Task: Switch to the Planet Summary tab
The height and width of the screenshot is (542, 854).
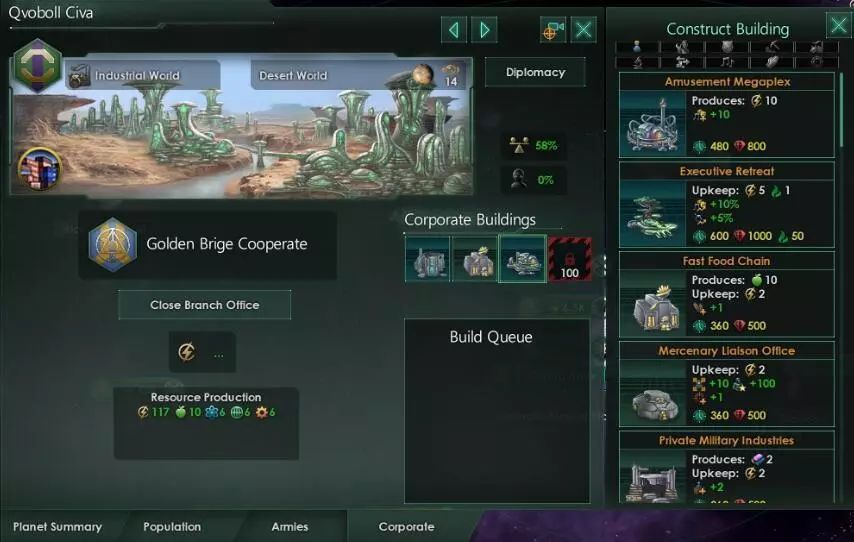Action: click(x=57, y=527)
